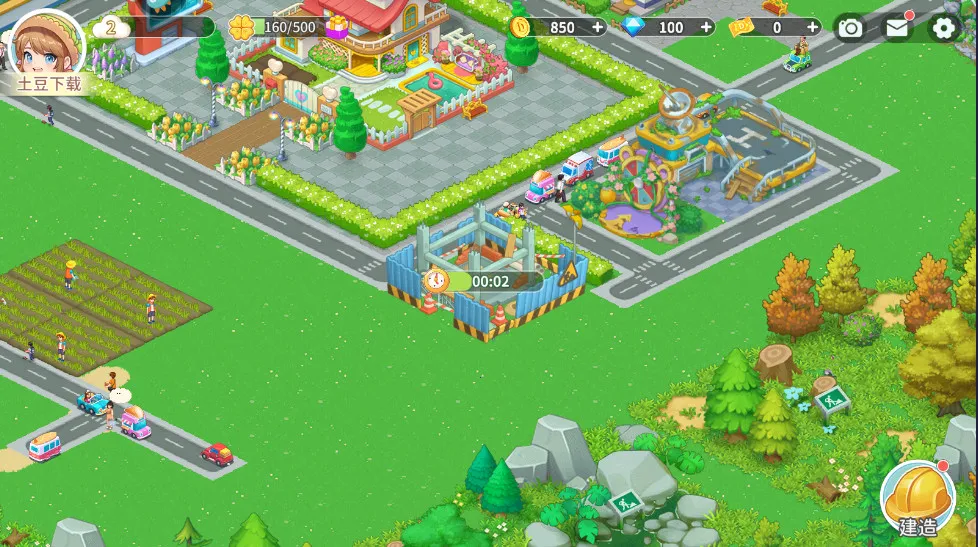Open the settings gear menu

943,28
